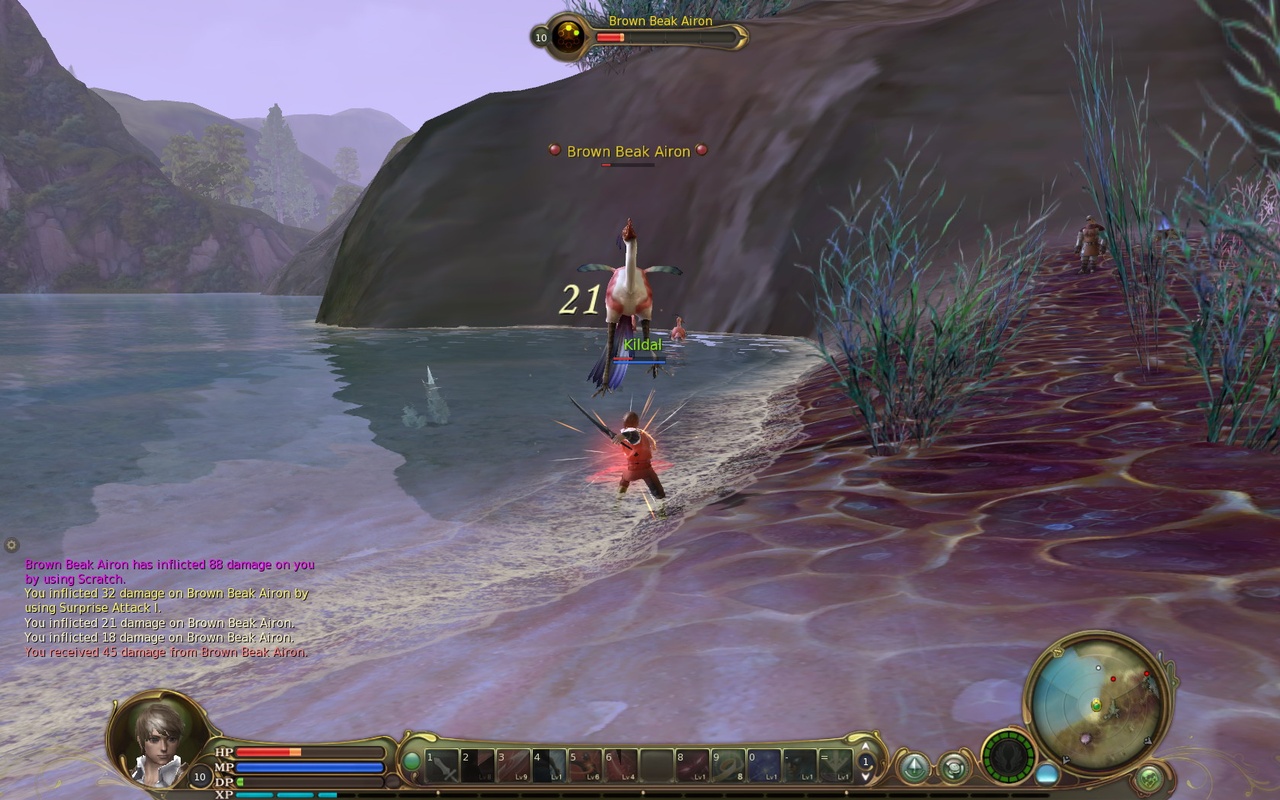Toggle the green orb left of the quickbar
Viewport: 1280px width, 800px height.
coord(411,762)
